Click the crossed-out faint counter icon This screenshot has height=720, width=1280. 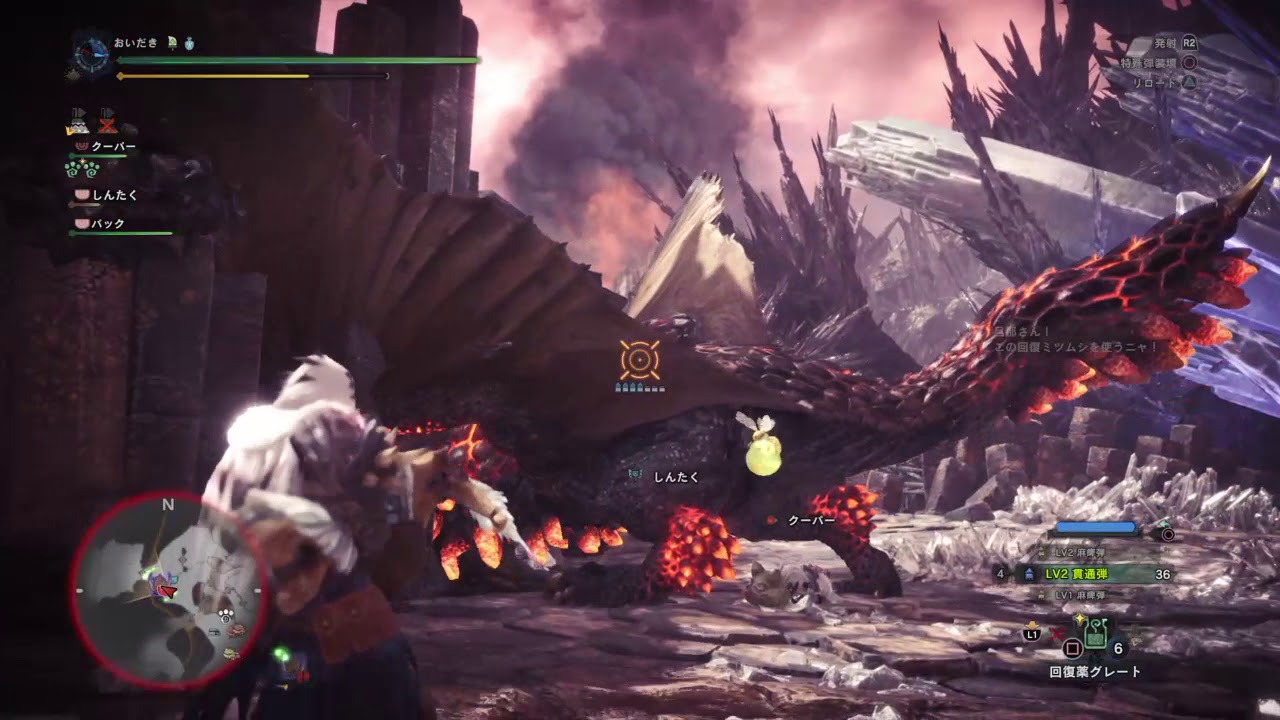pyautogui.click(x=107, y=124)
